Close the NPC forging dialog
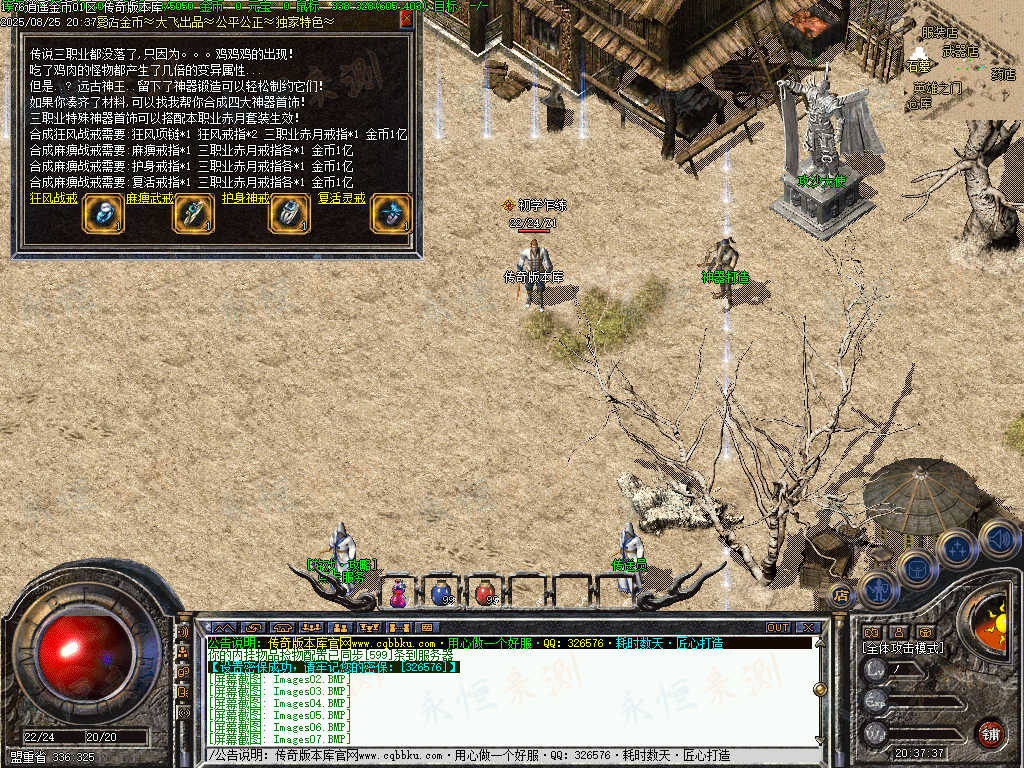 coord(406,19)
